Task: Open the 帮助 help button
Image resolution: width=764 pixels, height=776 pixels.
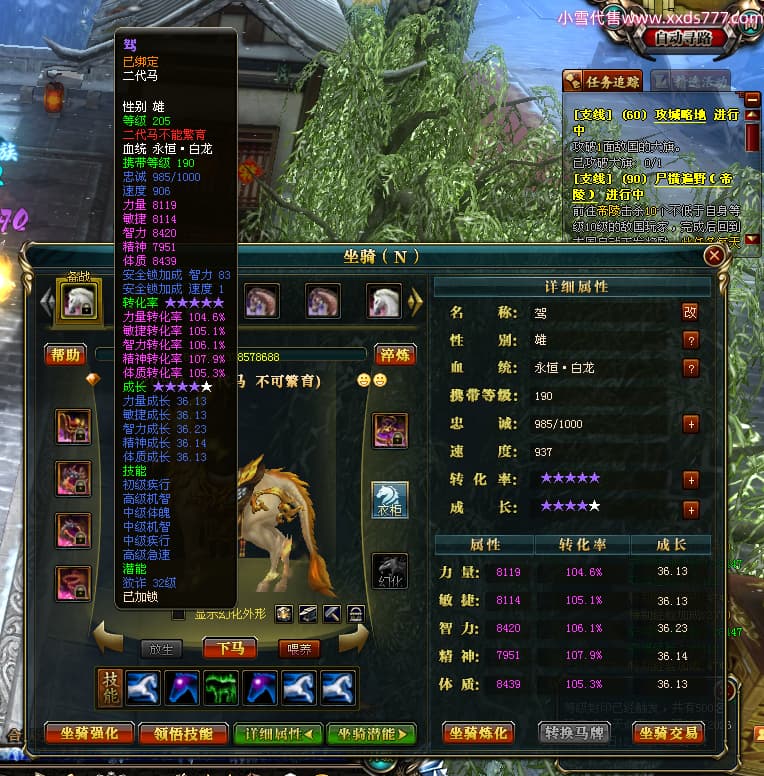Action: click(65, 355)
